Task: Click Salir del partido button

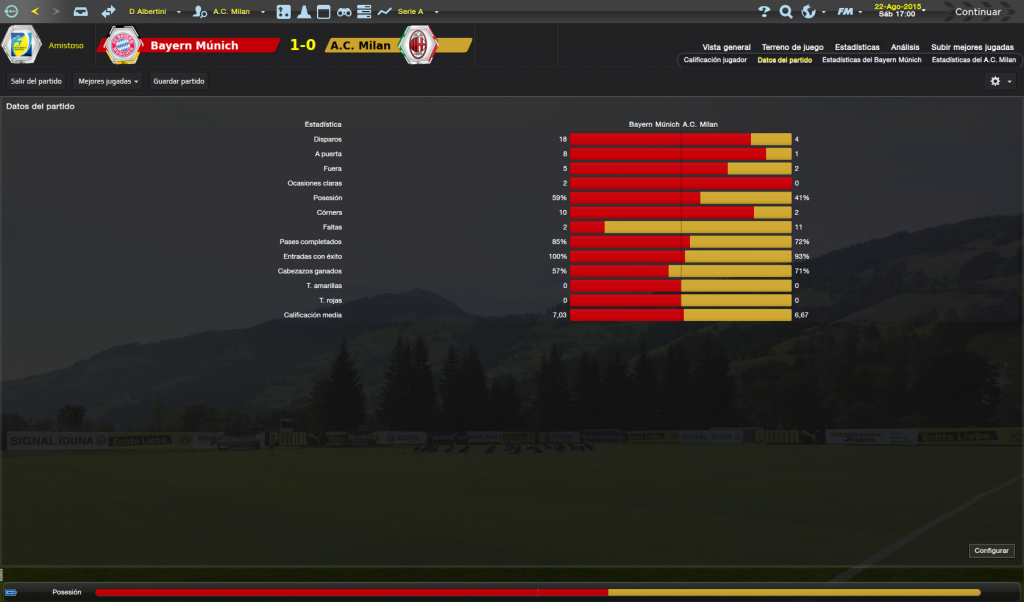Action: 36,81
